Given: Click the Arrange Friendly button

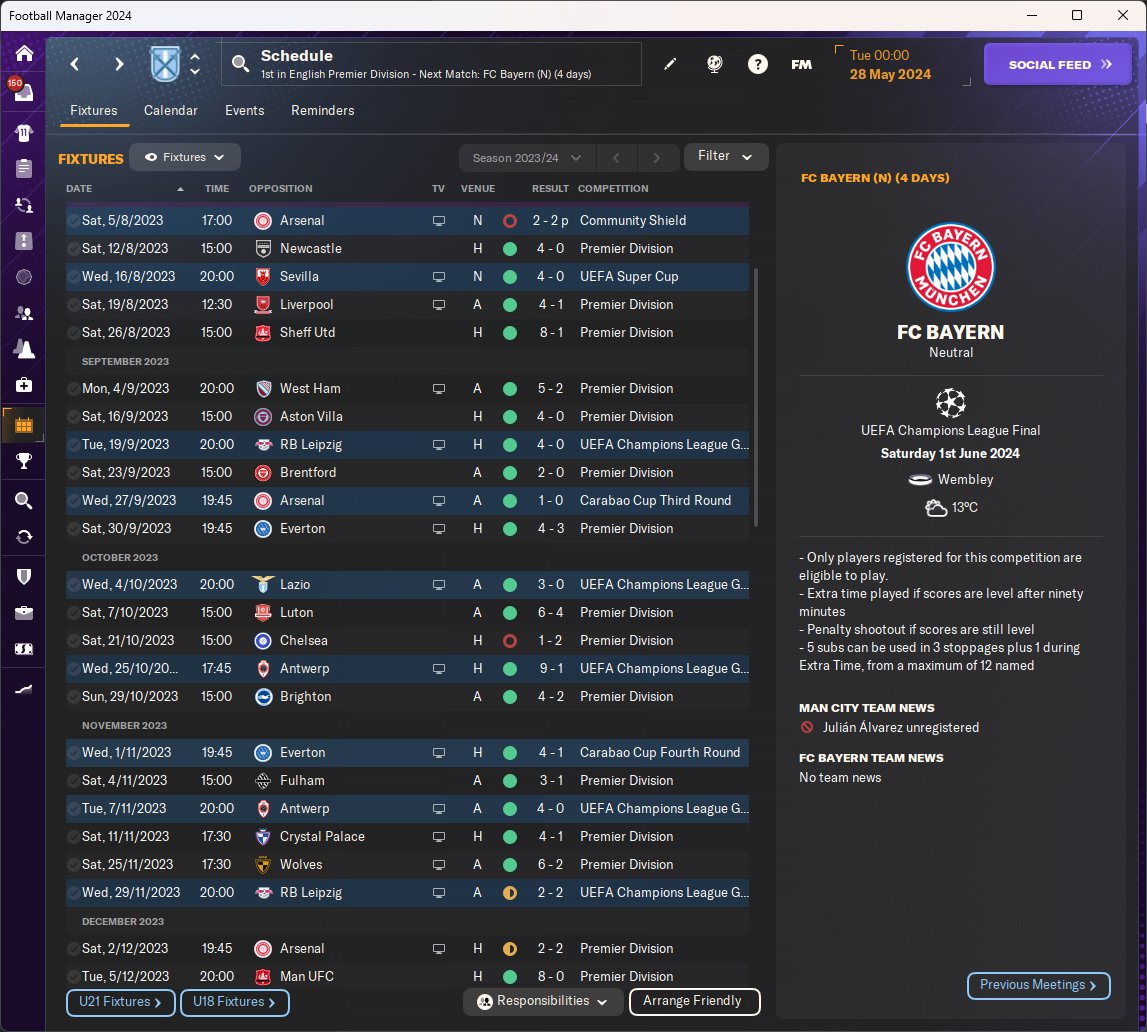Looking at the screenshot, I should pos(693,1001).
